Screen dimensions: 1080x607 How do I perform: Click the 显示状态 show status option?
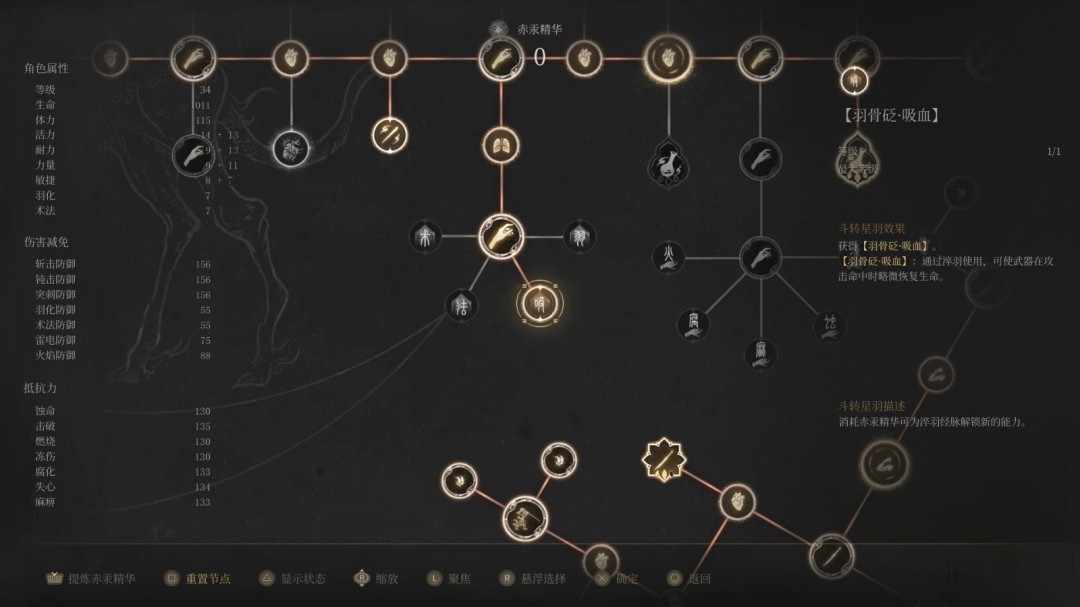(x=294, y=578)
